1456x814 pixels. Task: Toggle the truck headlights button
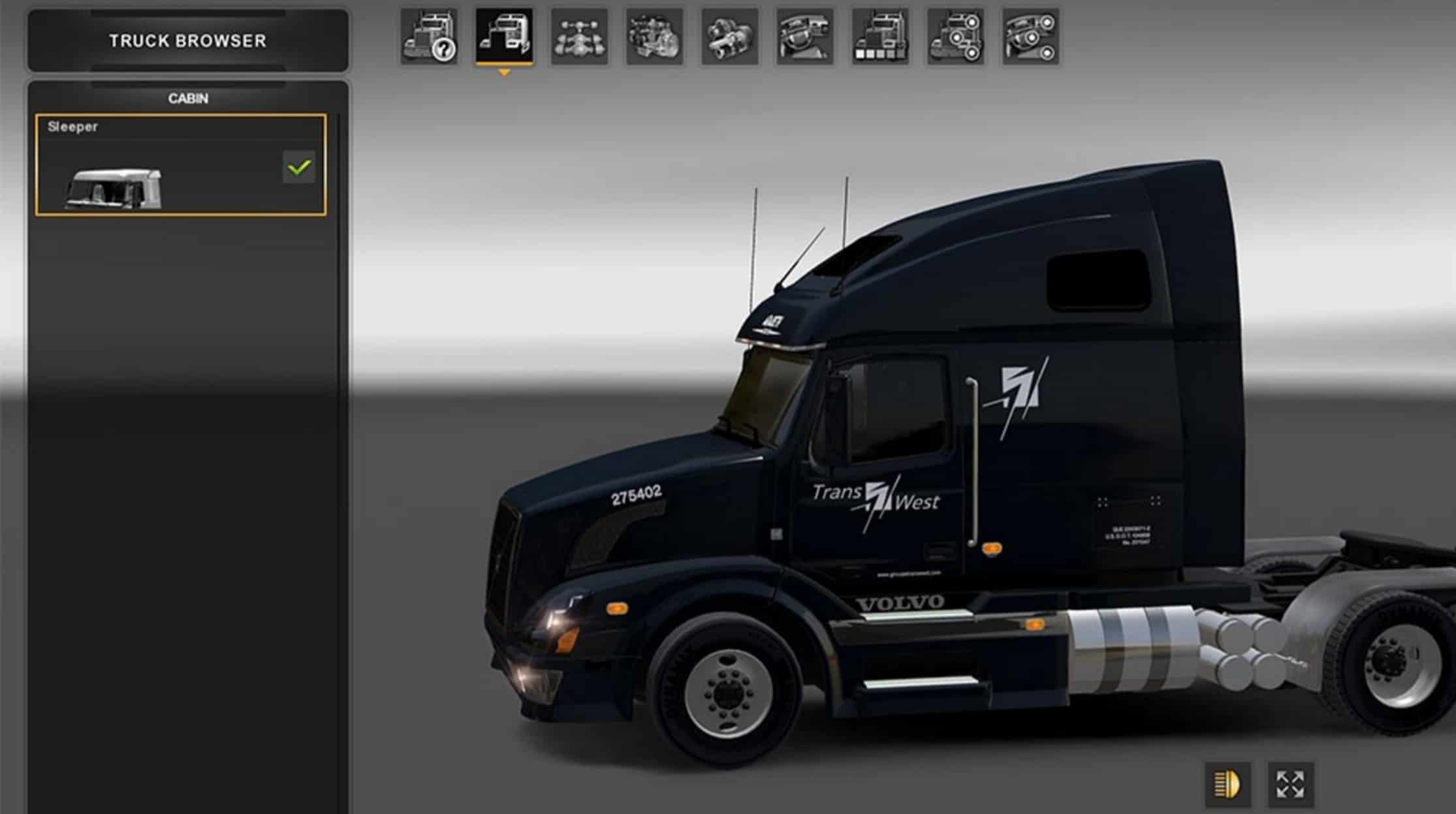coord(1228,784)
